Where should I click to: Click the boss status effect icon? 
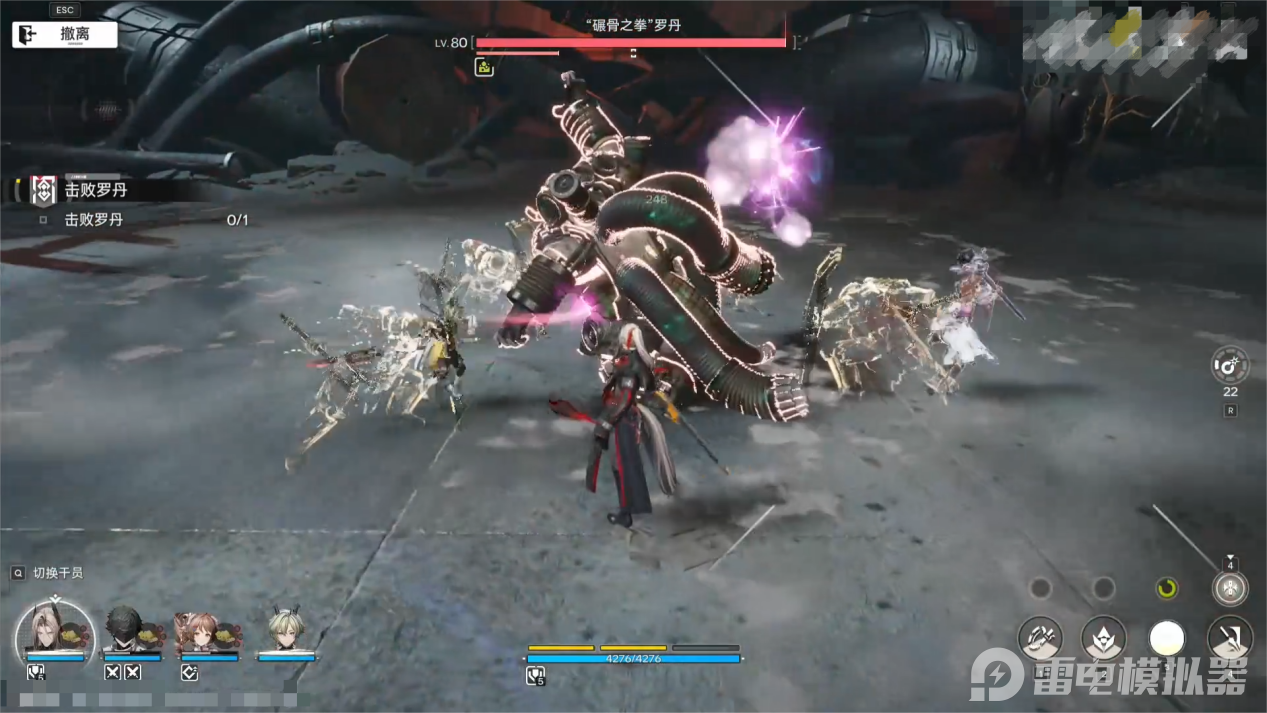(x=484, y=67)
